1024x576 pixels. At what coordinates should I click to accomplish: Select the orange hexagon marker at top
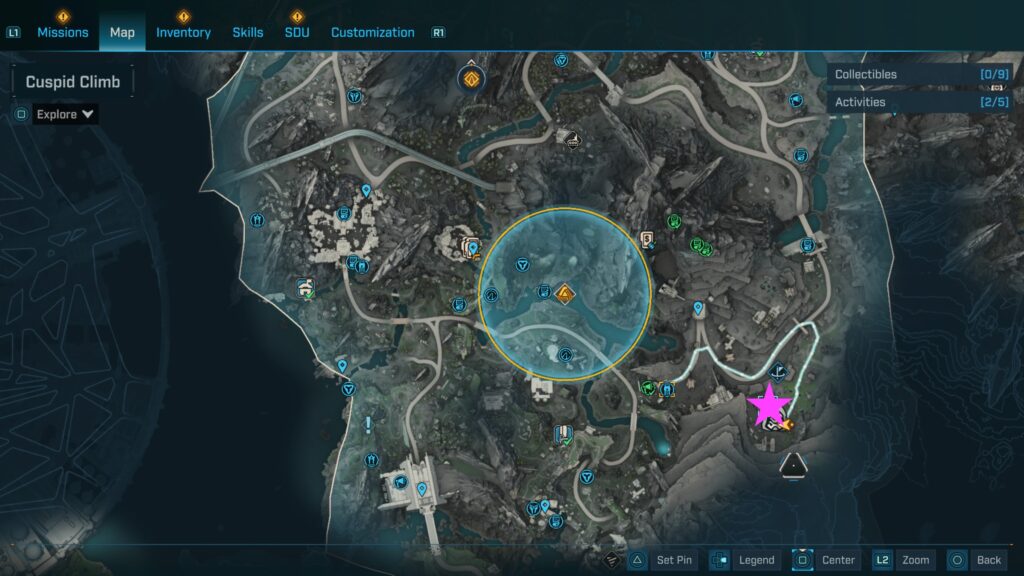tap(468, 77)
